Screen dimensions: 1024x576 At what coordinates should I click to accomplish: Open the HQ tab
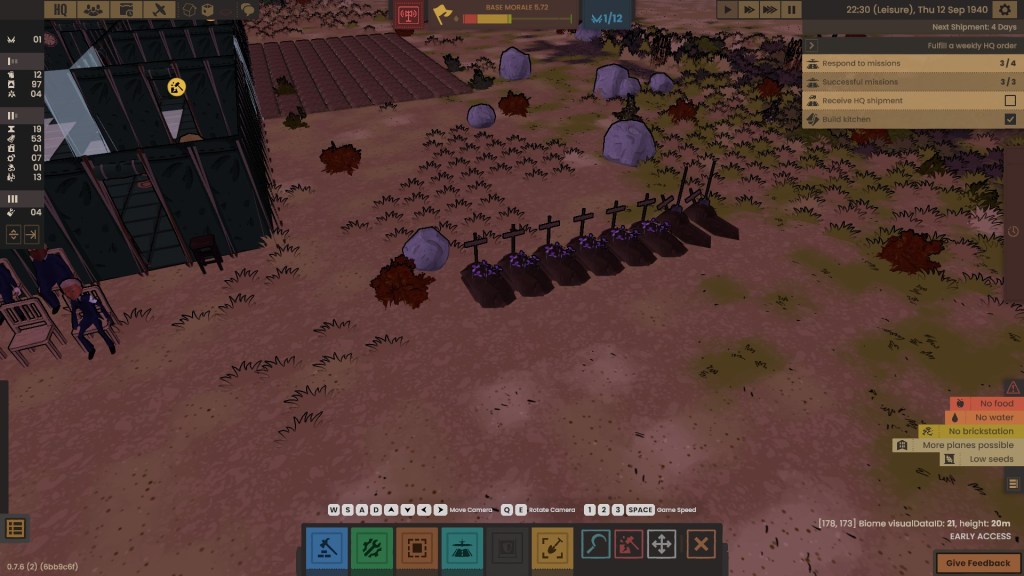61,9
